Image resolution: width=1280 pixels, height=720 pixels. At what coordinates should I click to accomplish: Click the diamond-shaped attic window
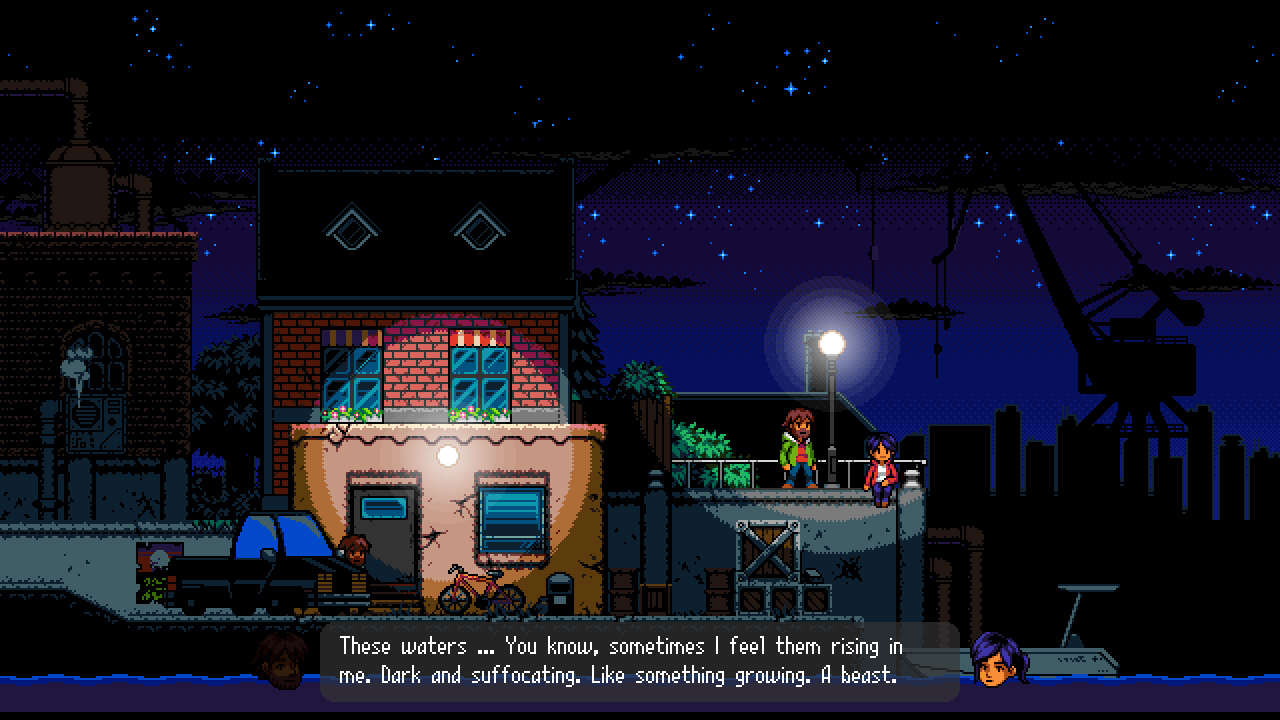click(x=351, y=228)
